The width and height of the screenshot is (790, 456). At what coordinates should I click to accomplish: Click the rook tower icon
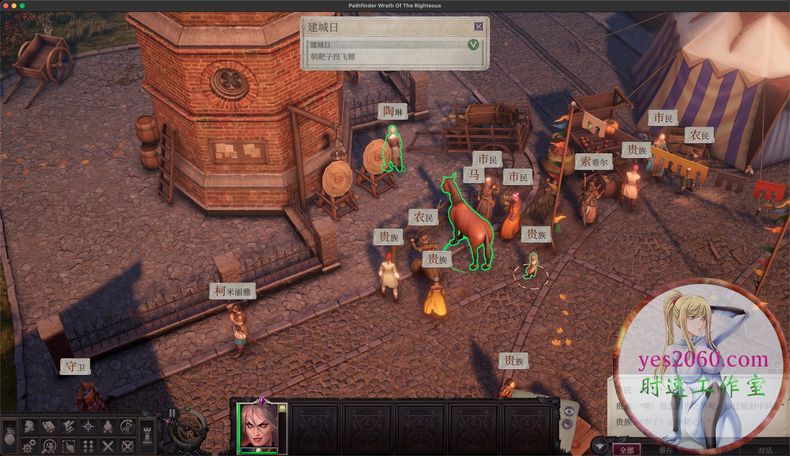point(147,435)
